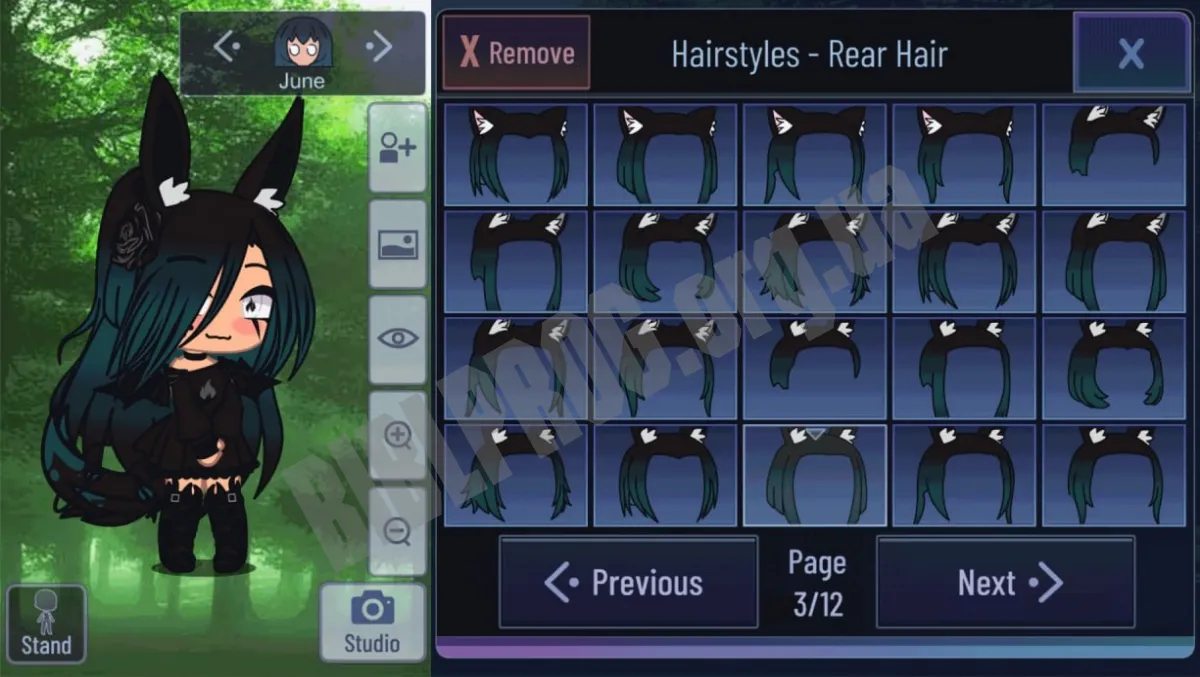Screen dimensions: 1200x677
Task: Remove the current rear hairstyle
Action: click(516, 53)
